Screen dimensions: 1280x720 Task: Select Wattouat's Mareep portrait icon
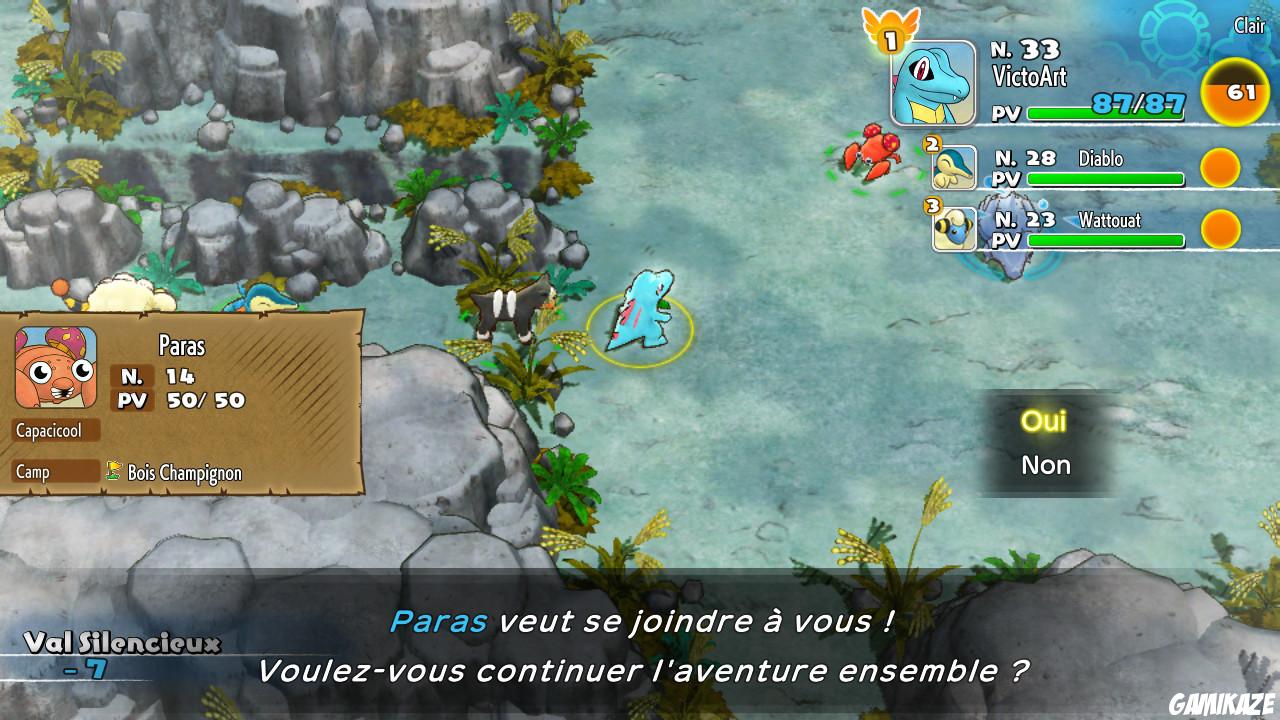pyautogui.click(x=955, y=229)
